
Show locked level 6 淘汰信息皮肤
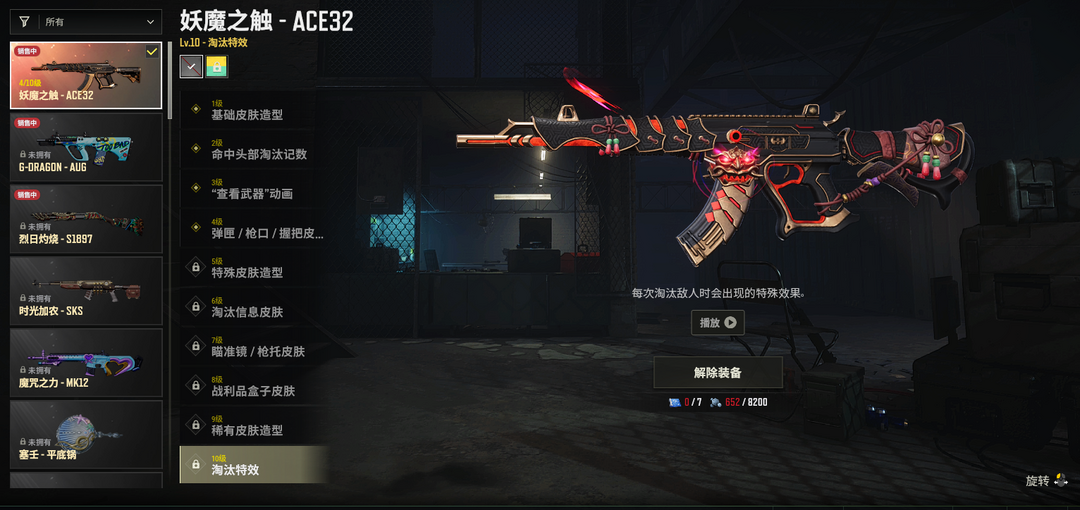click(x=254, y=307)
